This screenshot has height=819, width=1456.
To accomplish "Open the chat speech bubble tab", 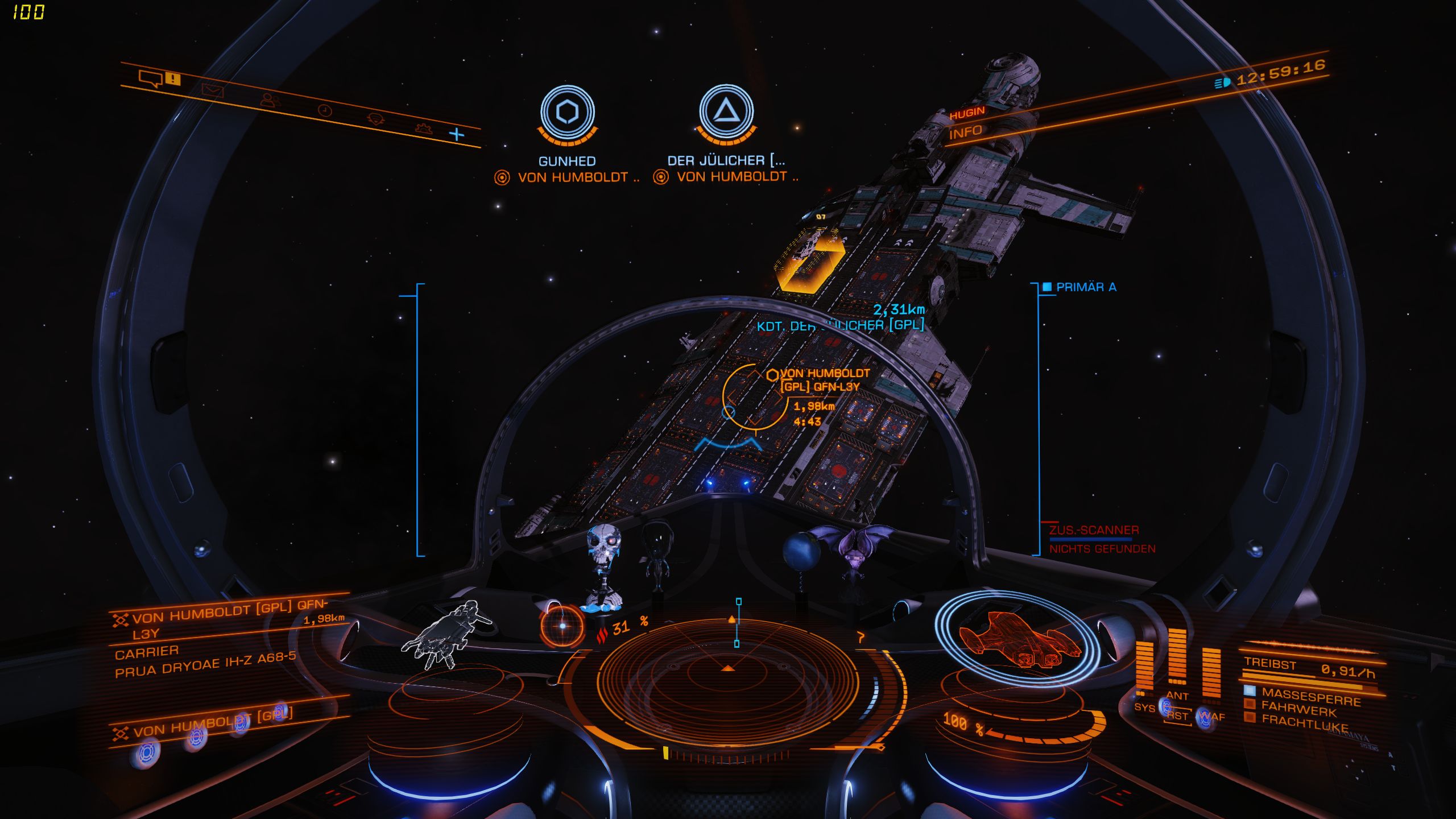I will (151, 78).
